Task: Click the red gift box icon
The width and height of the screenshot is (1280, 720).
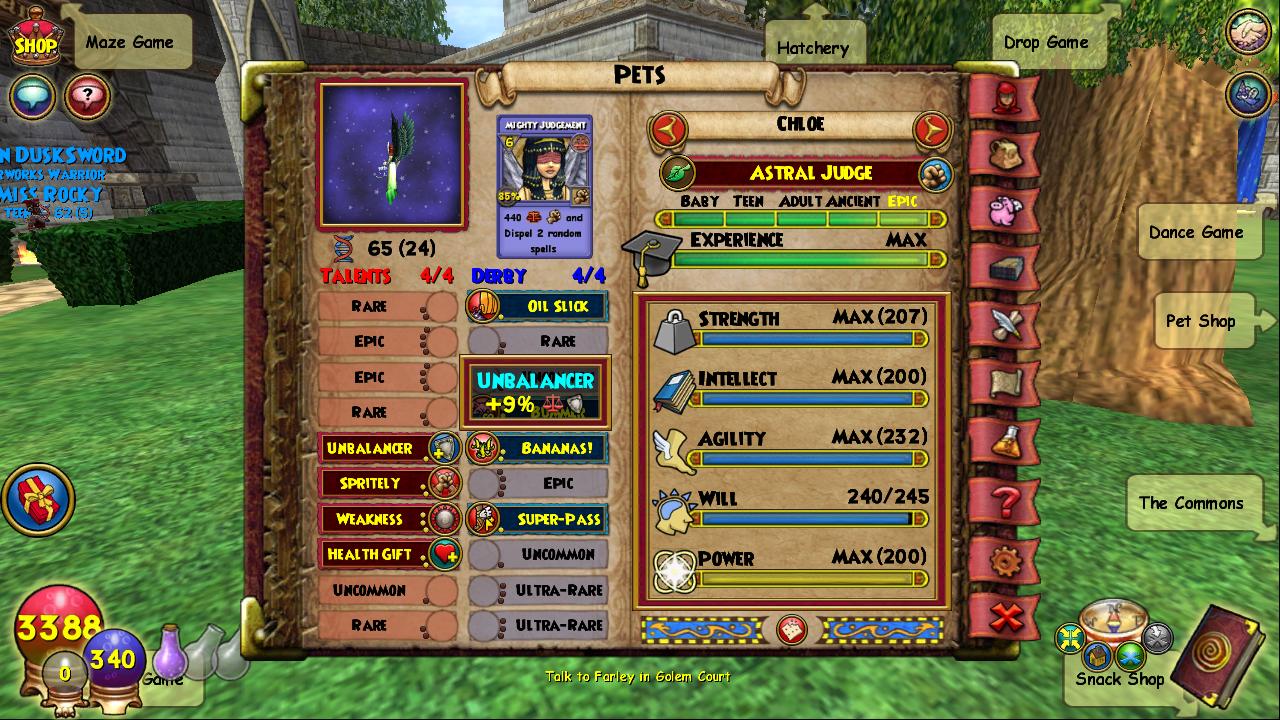Action: click(x=39, y=497)
